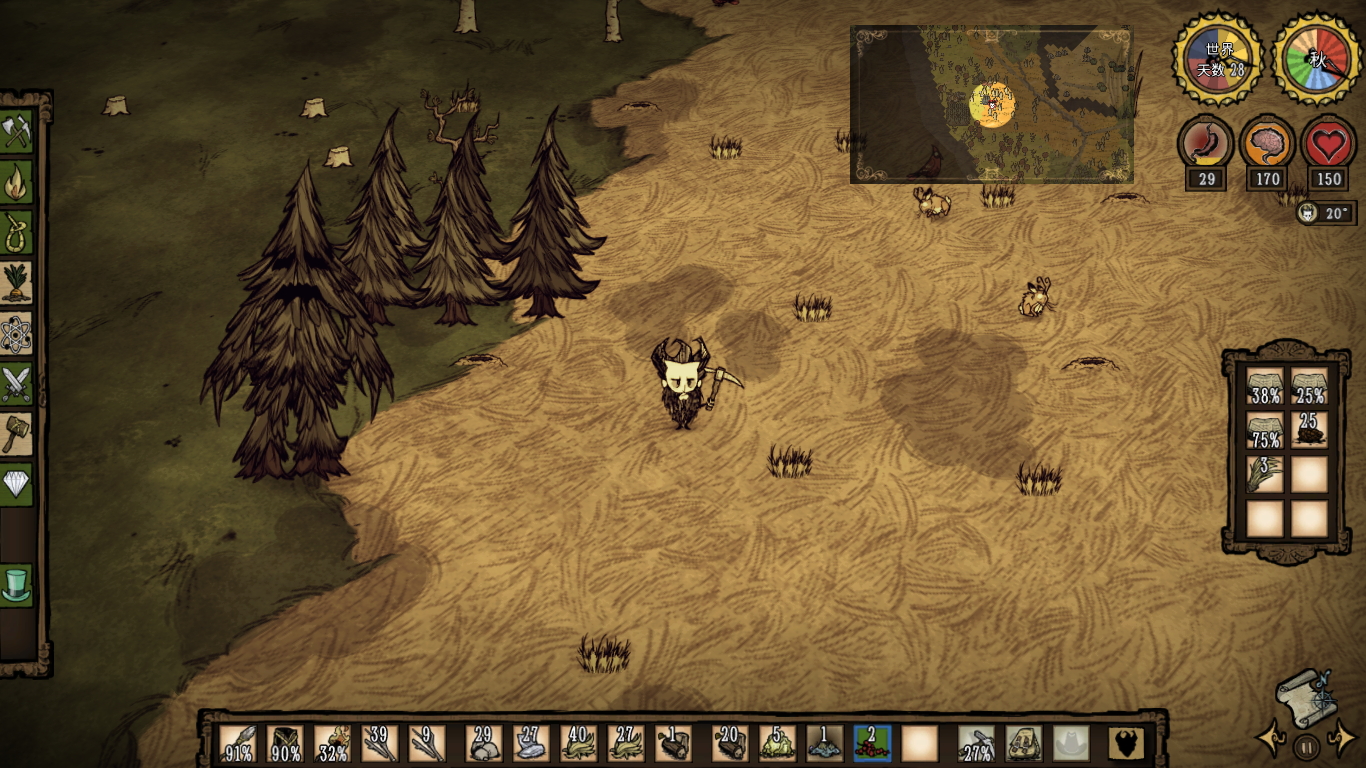Select the red berries stack of 2
Image resolution: width=1366 pixels, height=768 pixels.
(871, 744)
